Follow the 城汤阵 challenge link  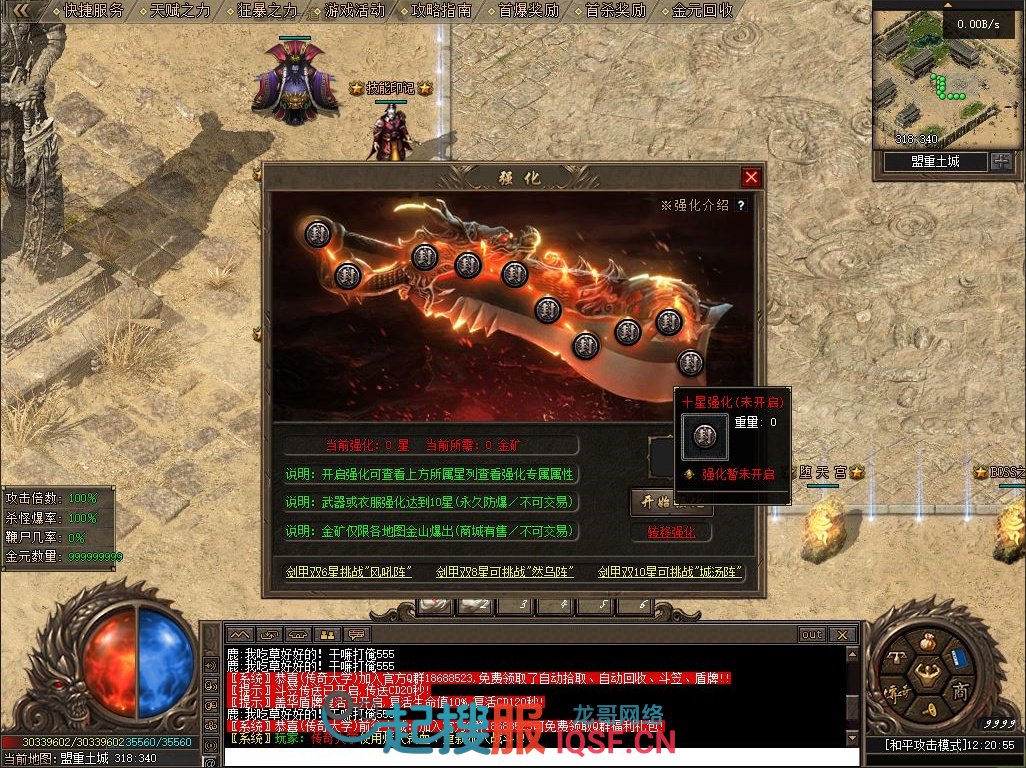pos(671,572)
